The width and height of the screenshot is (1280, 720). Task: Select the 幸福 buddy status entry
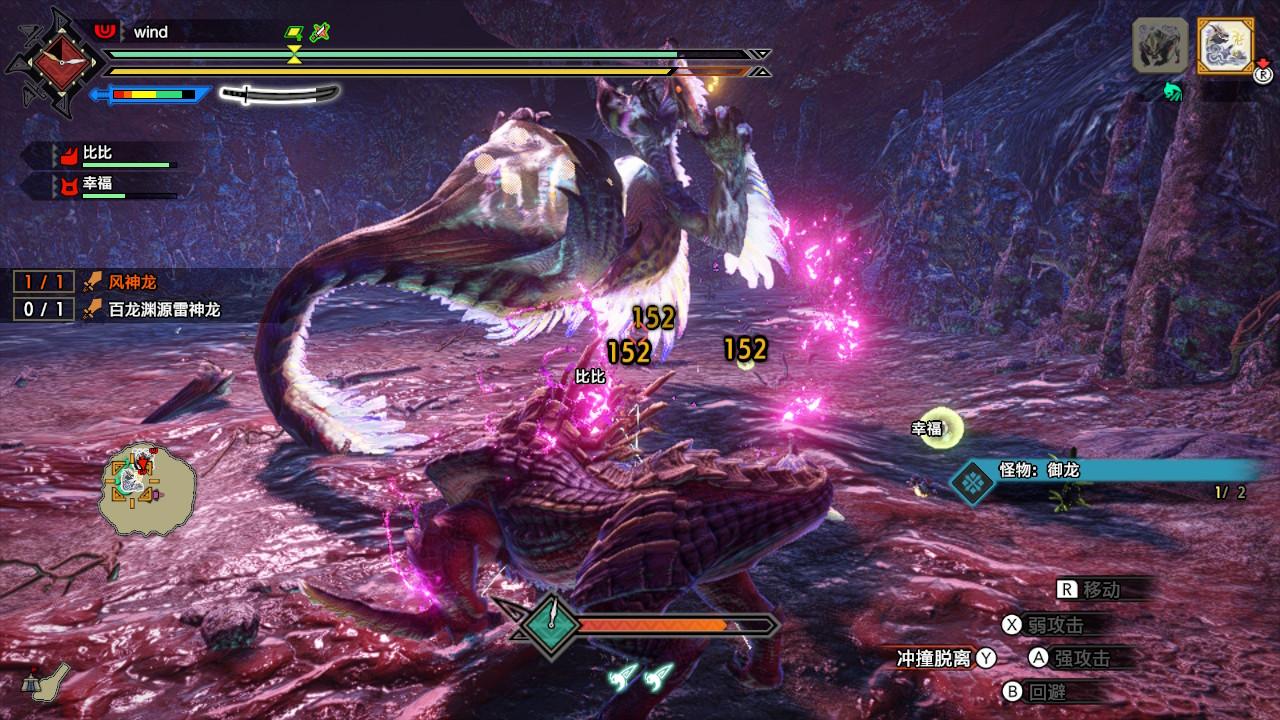tap(98, 186)
